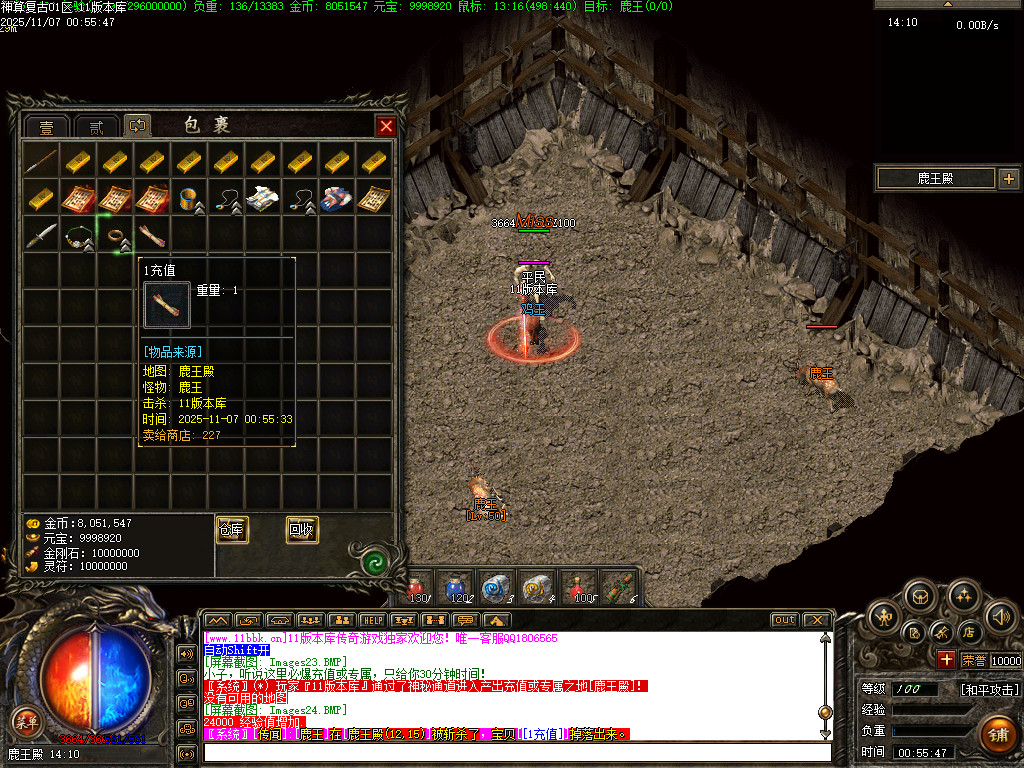This screenshot has width=1024, height=768.
Task: Click the 回收 recycle button
Action: pos(302,530)
